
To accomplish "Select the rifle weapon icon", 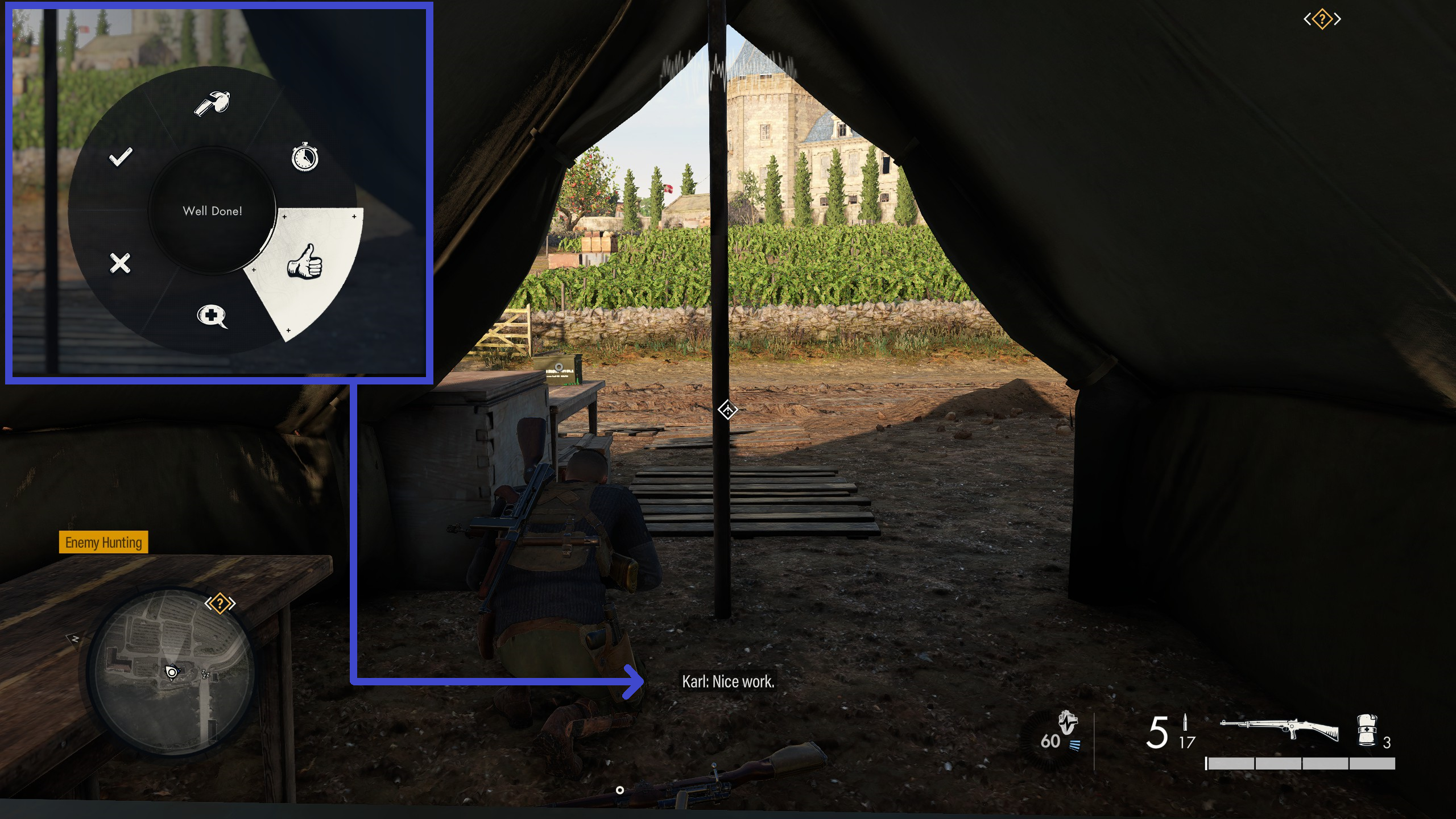I will (1279, 730).
